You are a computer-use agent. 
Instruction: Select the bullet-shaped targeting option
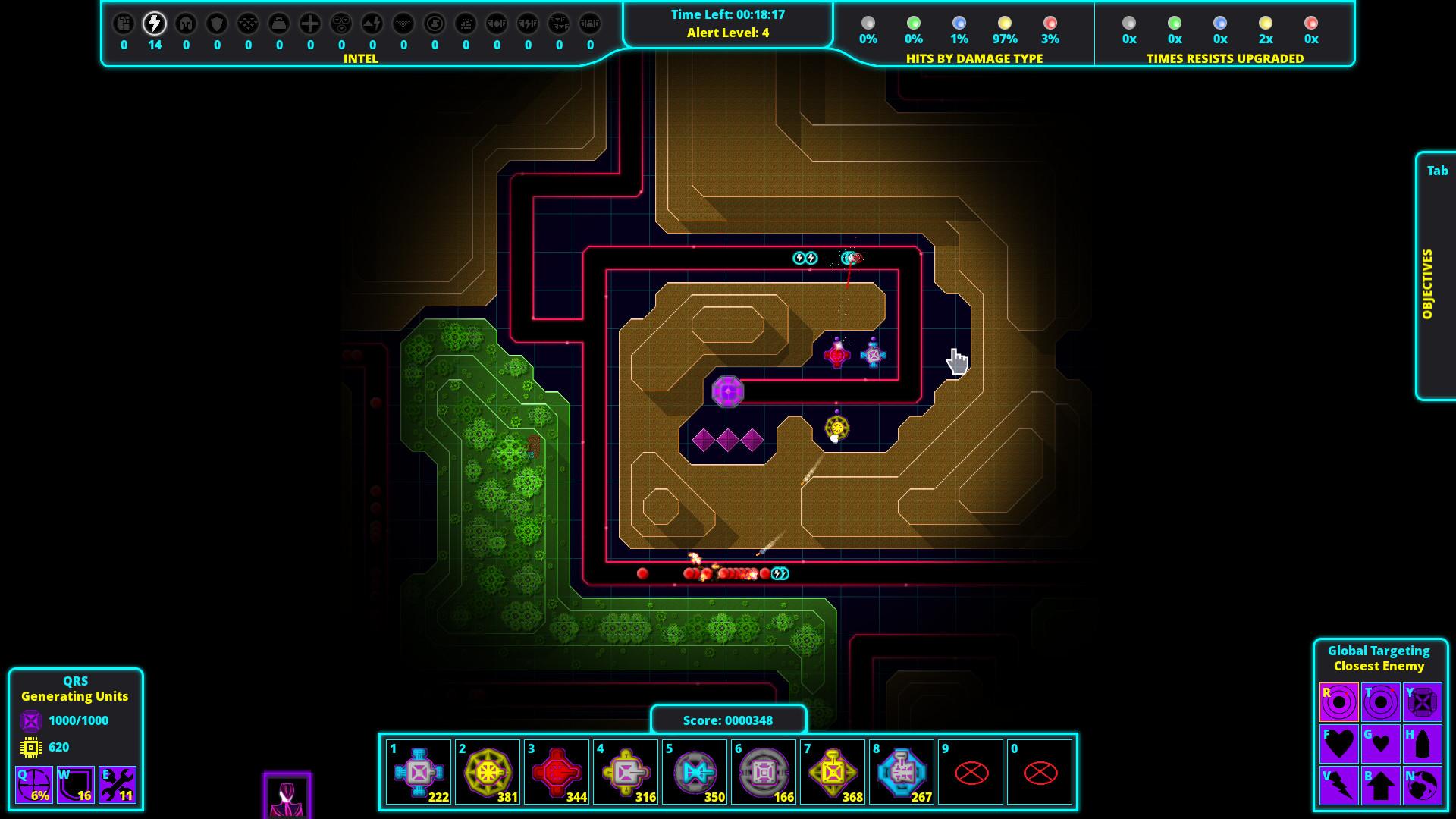1422,744
